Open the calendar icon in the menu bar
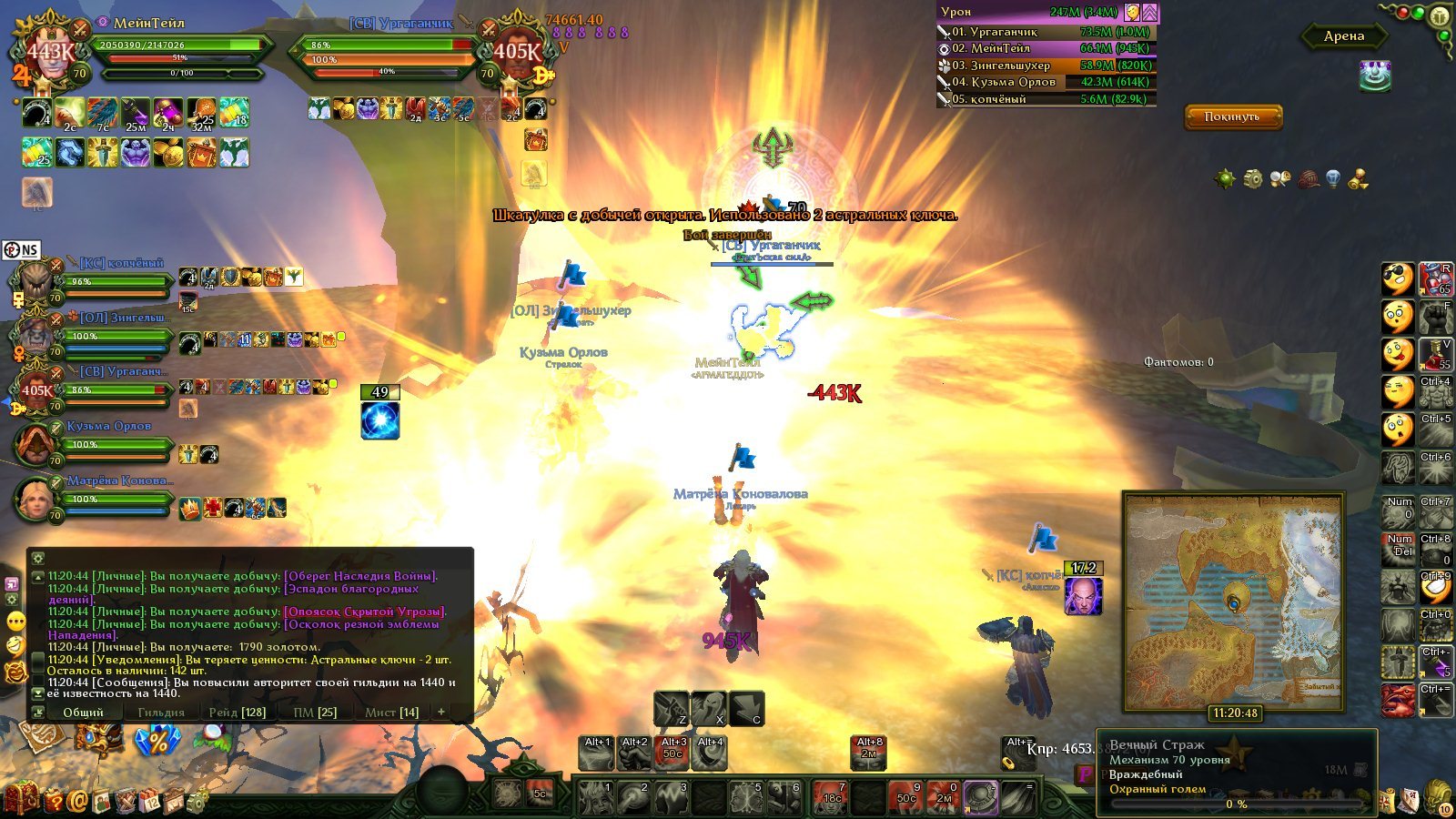Viewport: 1456px width, 819px height. pos(150,801)
